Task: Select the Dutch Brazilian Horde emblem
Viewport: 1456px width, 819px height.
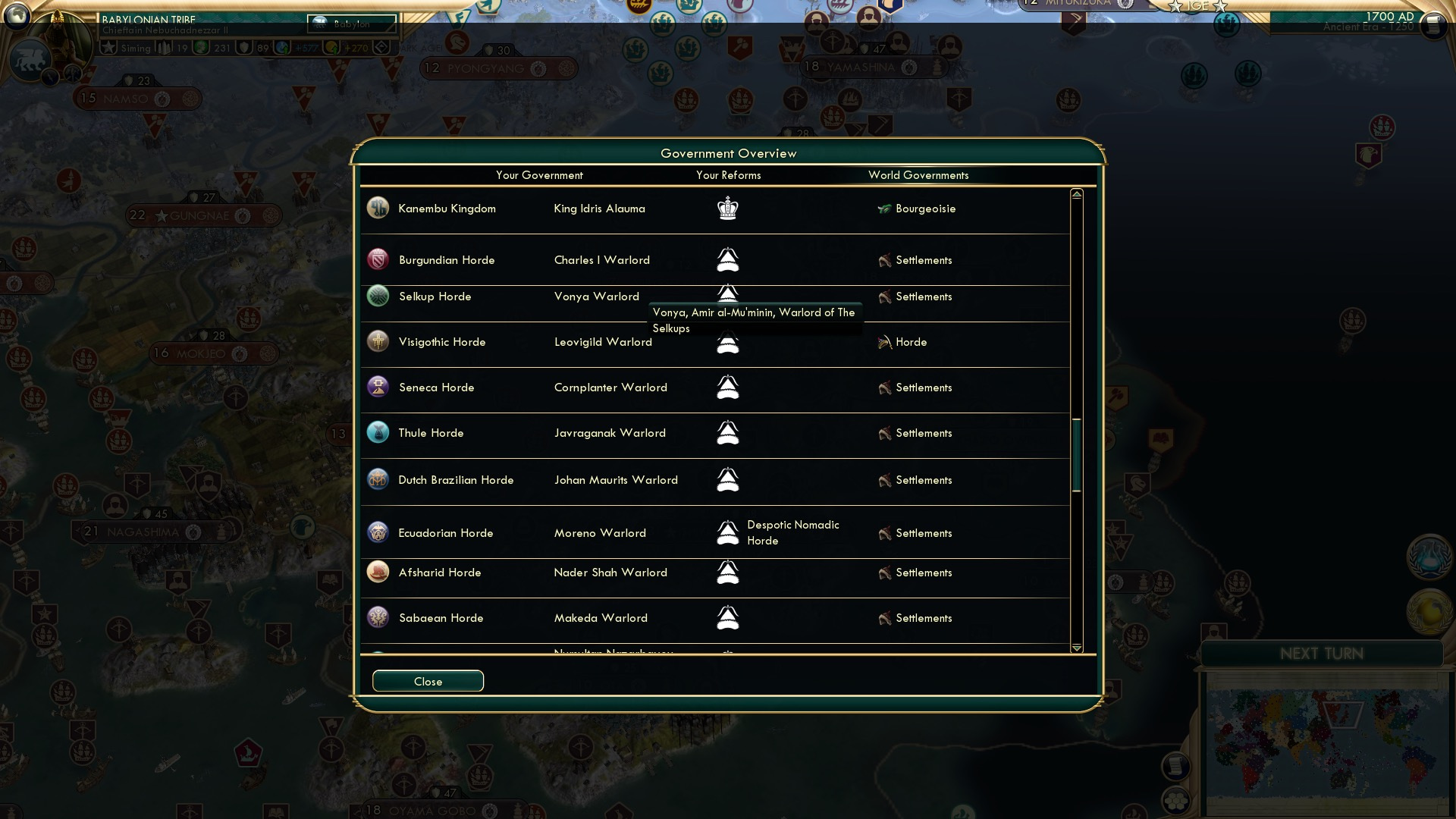Action: tap(378, 480)
